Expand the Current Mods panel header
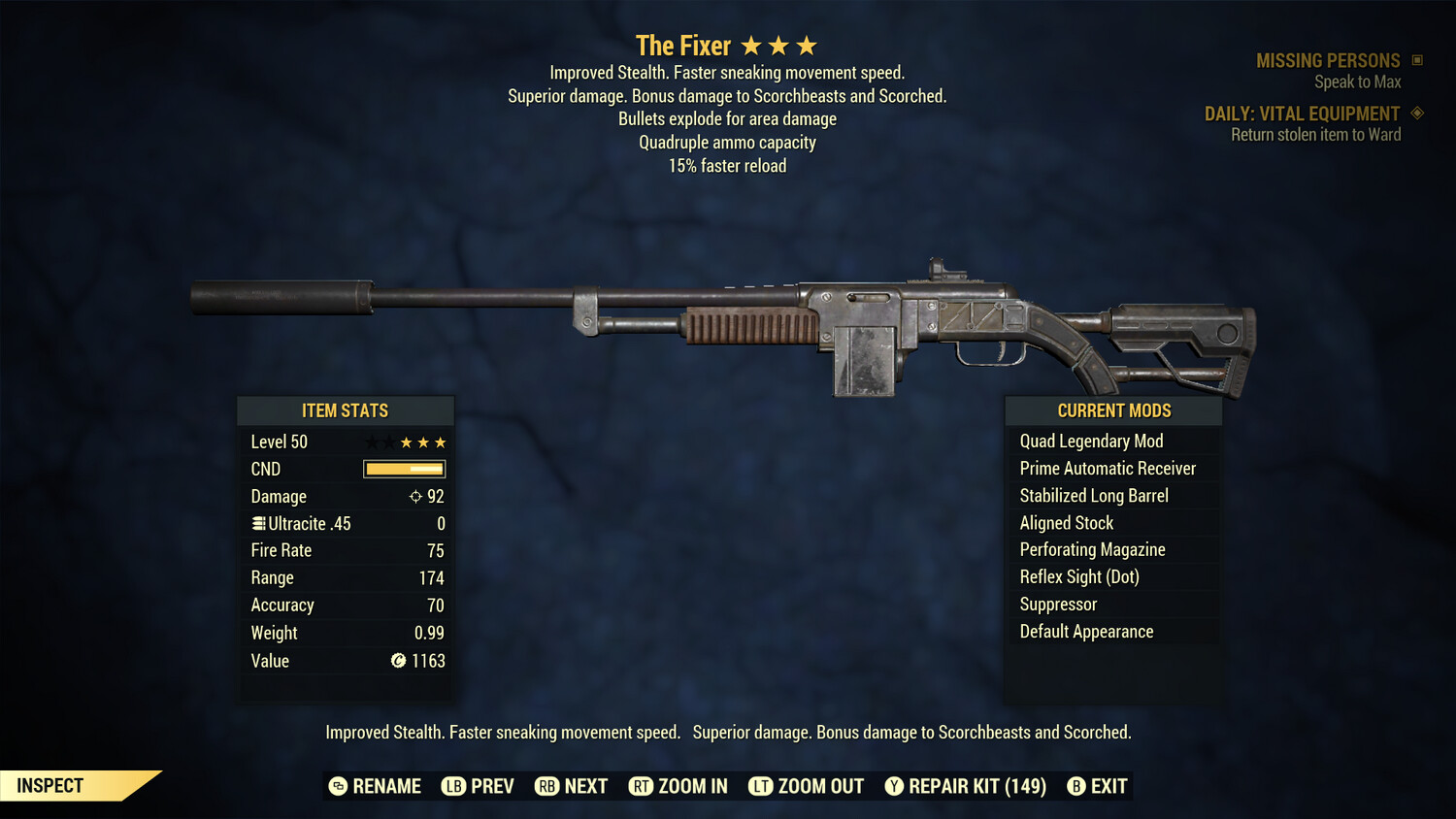Viewport: 1456px width, 819px height. tap(1113, 409)
